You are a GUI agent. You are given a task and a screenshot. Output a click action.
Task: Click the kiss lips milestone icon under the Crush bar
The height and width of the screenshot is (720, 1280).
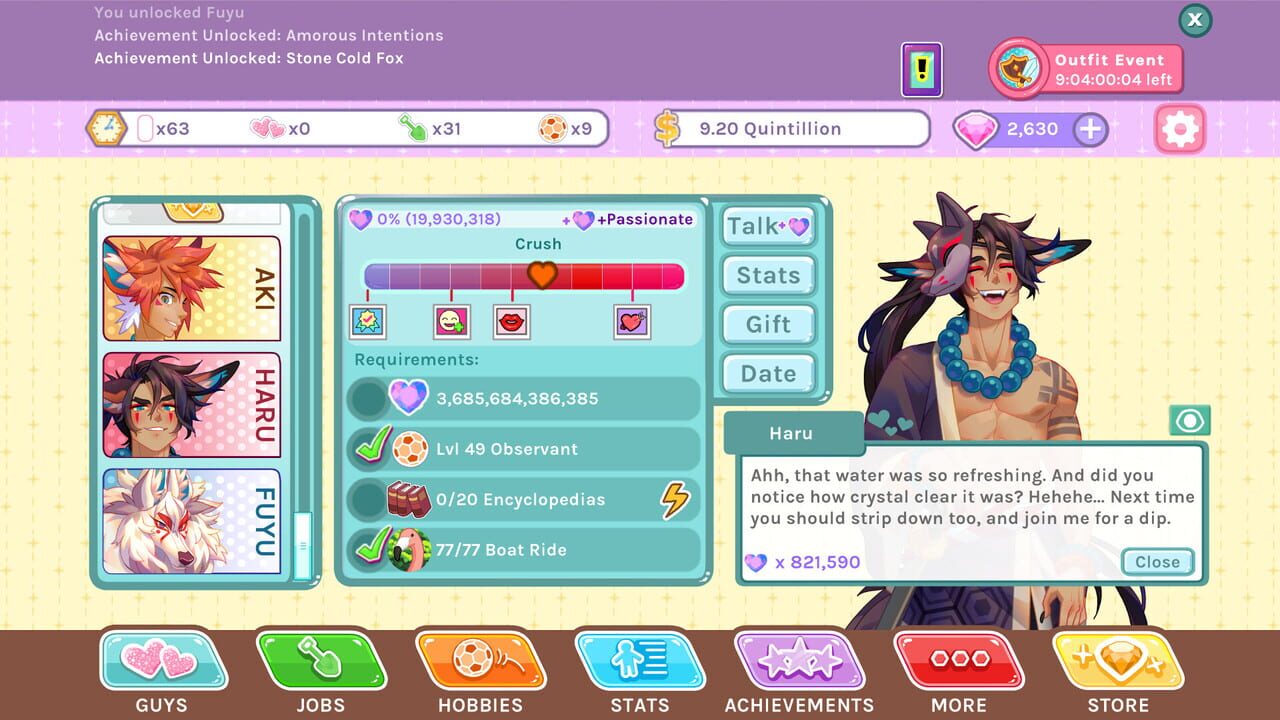[513, 319]
